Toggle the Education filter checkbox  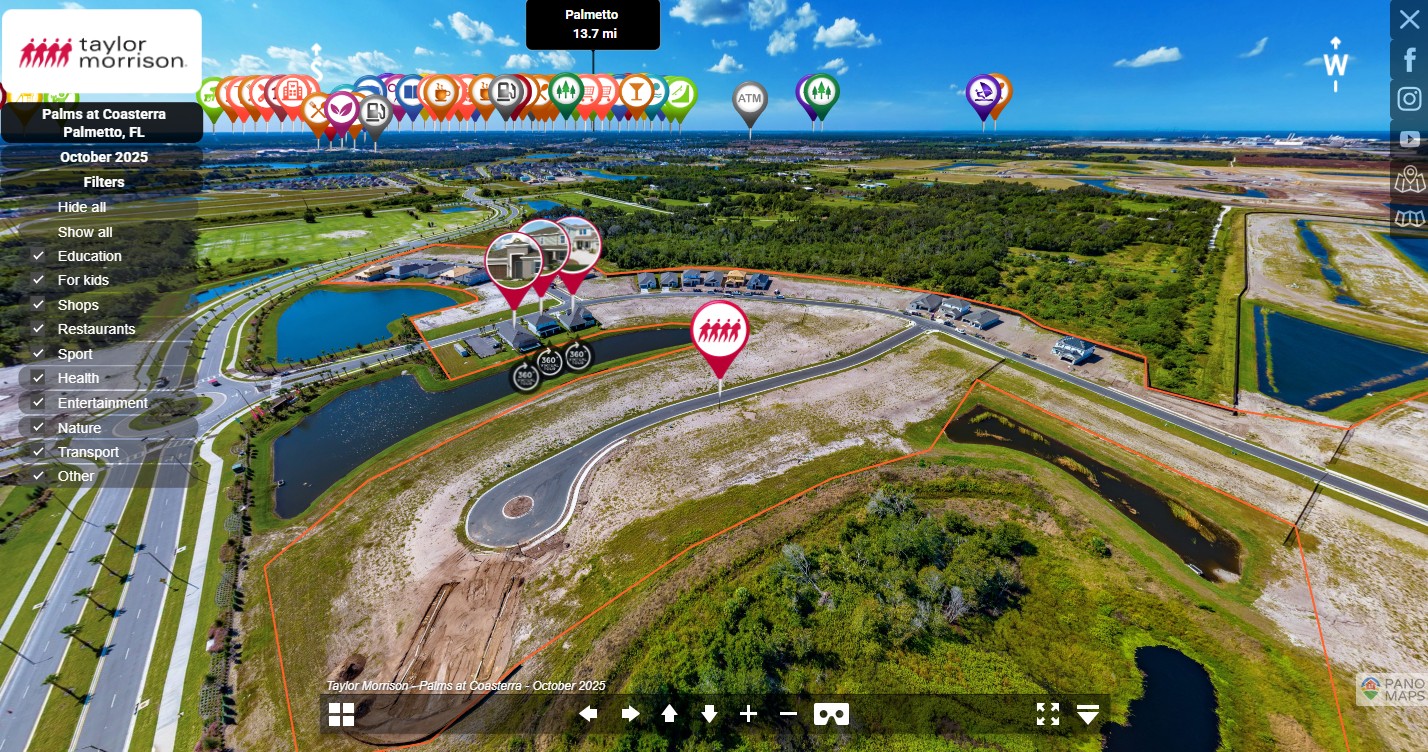click(x=38, y=256)
